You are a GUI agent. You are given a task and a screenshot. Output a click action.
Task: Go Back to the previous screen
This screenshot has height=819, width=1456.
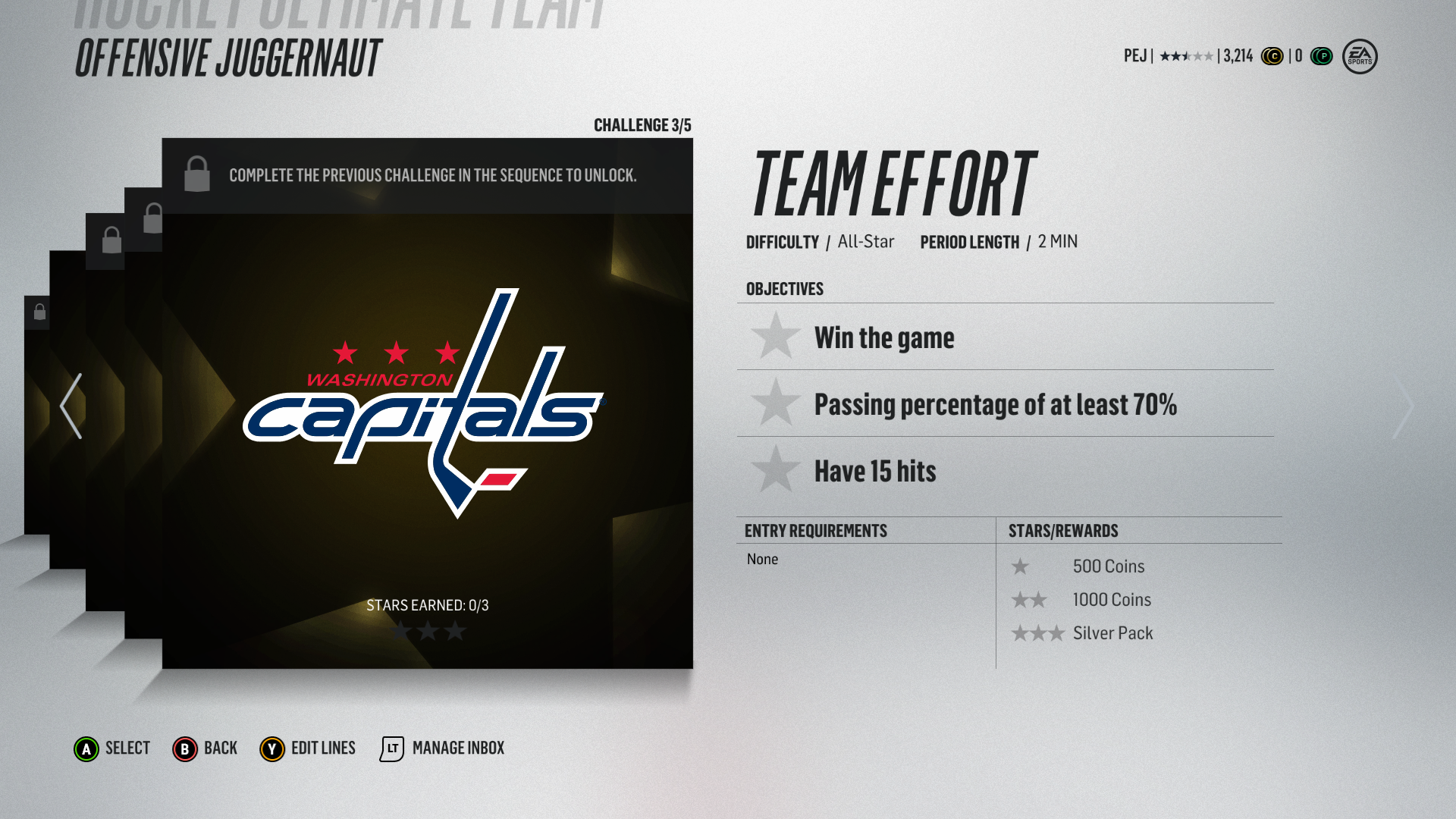pos(205,748)
